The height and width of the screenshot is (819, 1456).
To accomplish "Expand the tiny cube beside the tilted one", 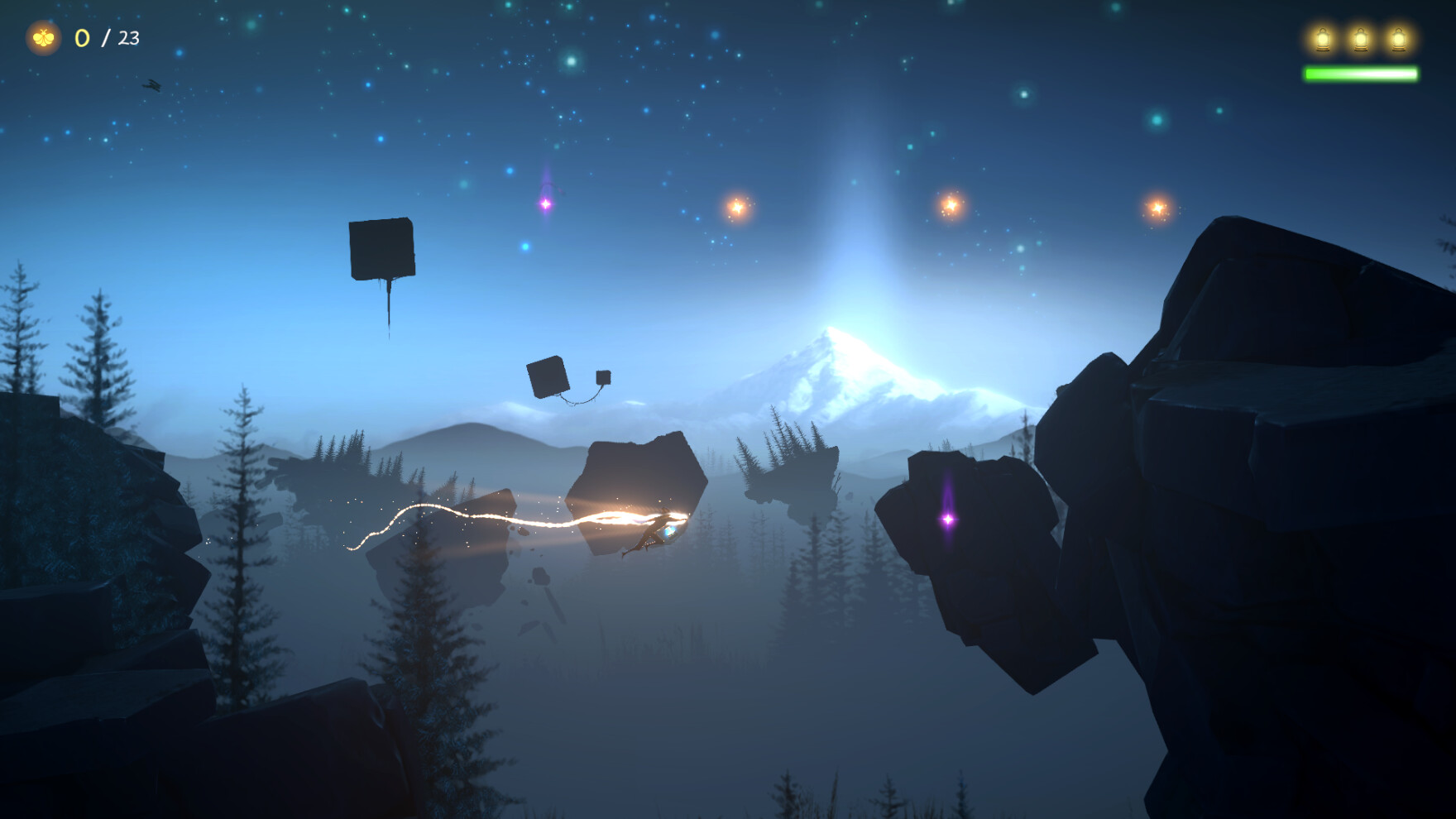I will 603,377.
